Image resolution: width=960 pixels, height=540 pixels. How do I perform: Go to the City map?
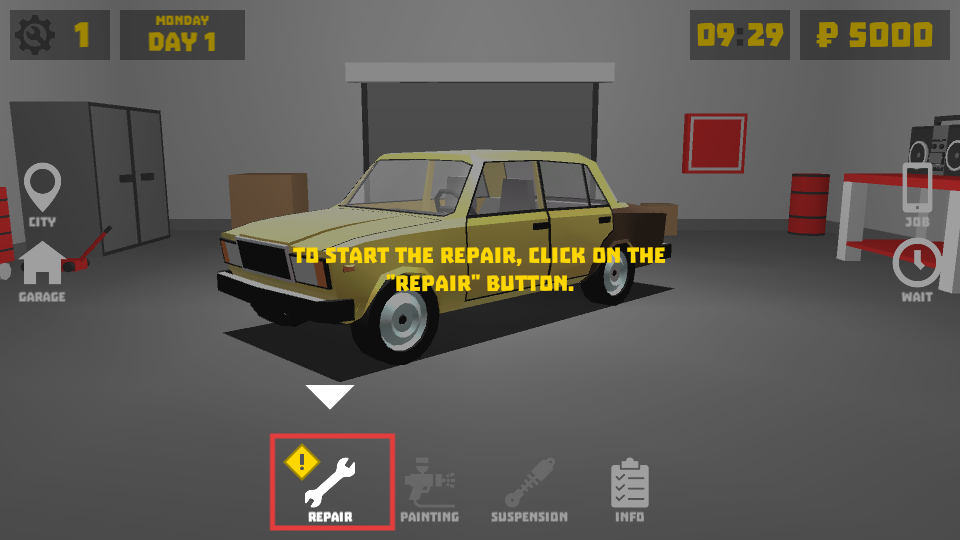point(42,194)
